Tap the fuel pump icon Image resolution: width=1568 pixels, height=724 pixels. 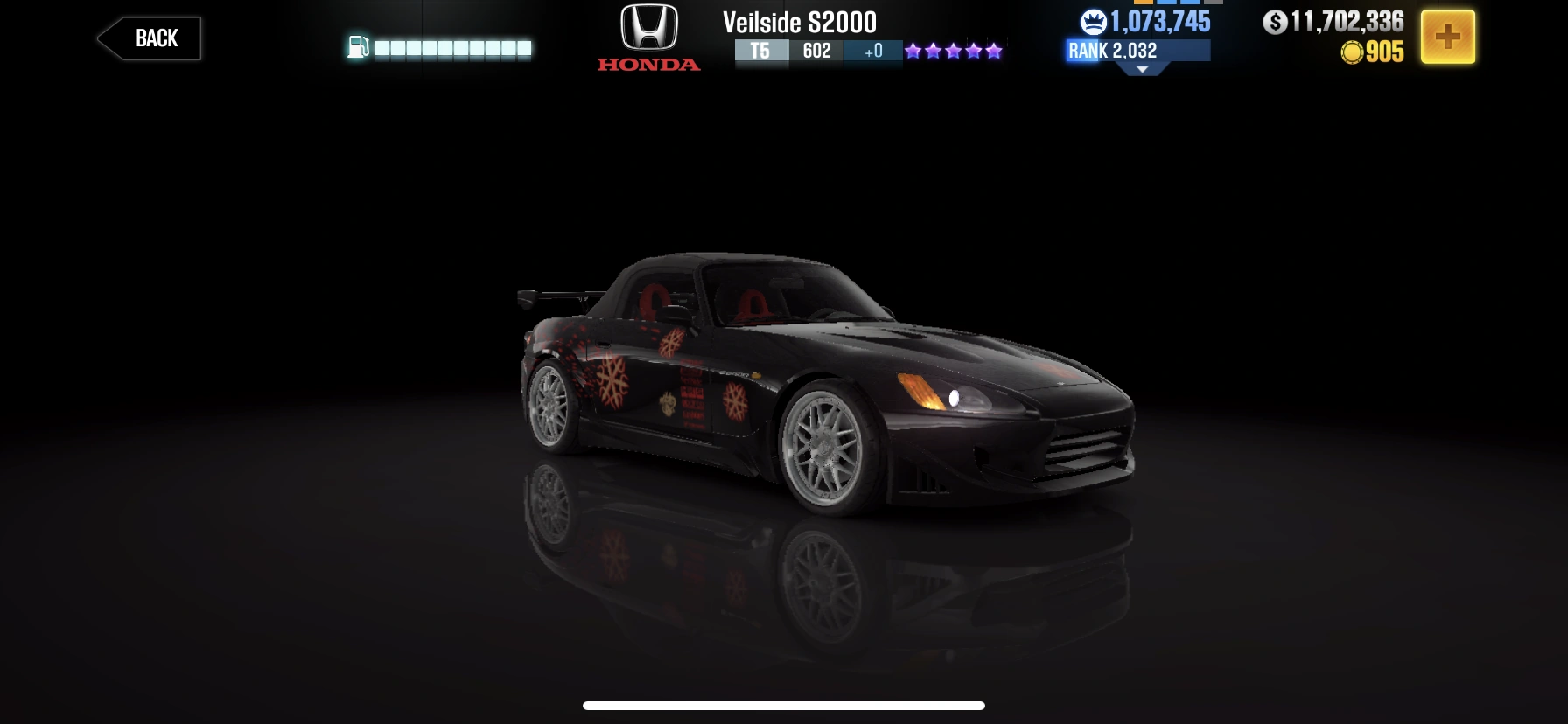tap(358, 49)
